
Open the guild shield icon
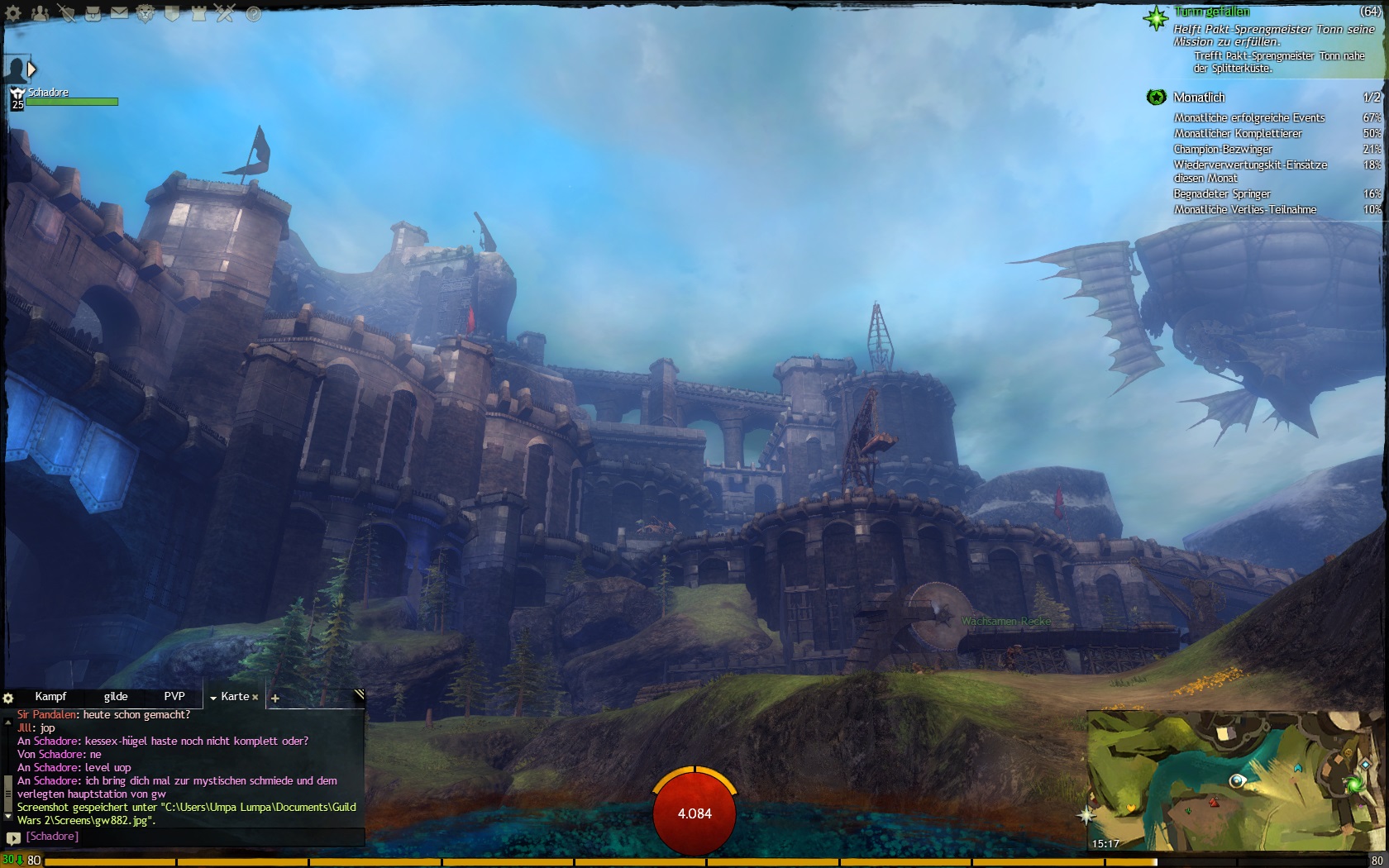pos(172,13)
